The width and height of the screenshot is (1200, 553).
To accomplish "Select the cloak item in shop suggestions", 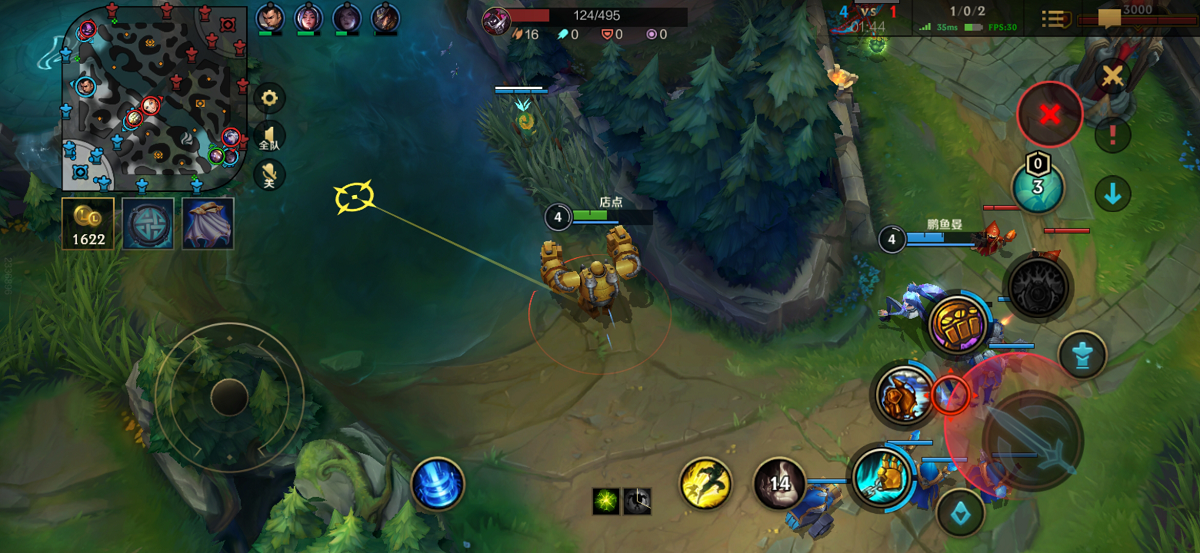I will point(208,222).
